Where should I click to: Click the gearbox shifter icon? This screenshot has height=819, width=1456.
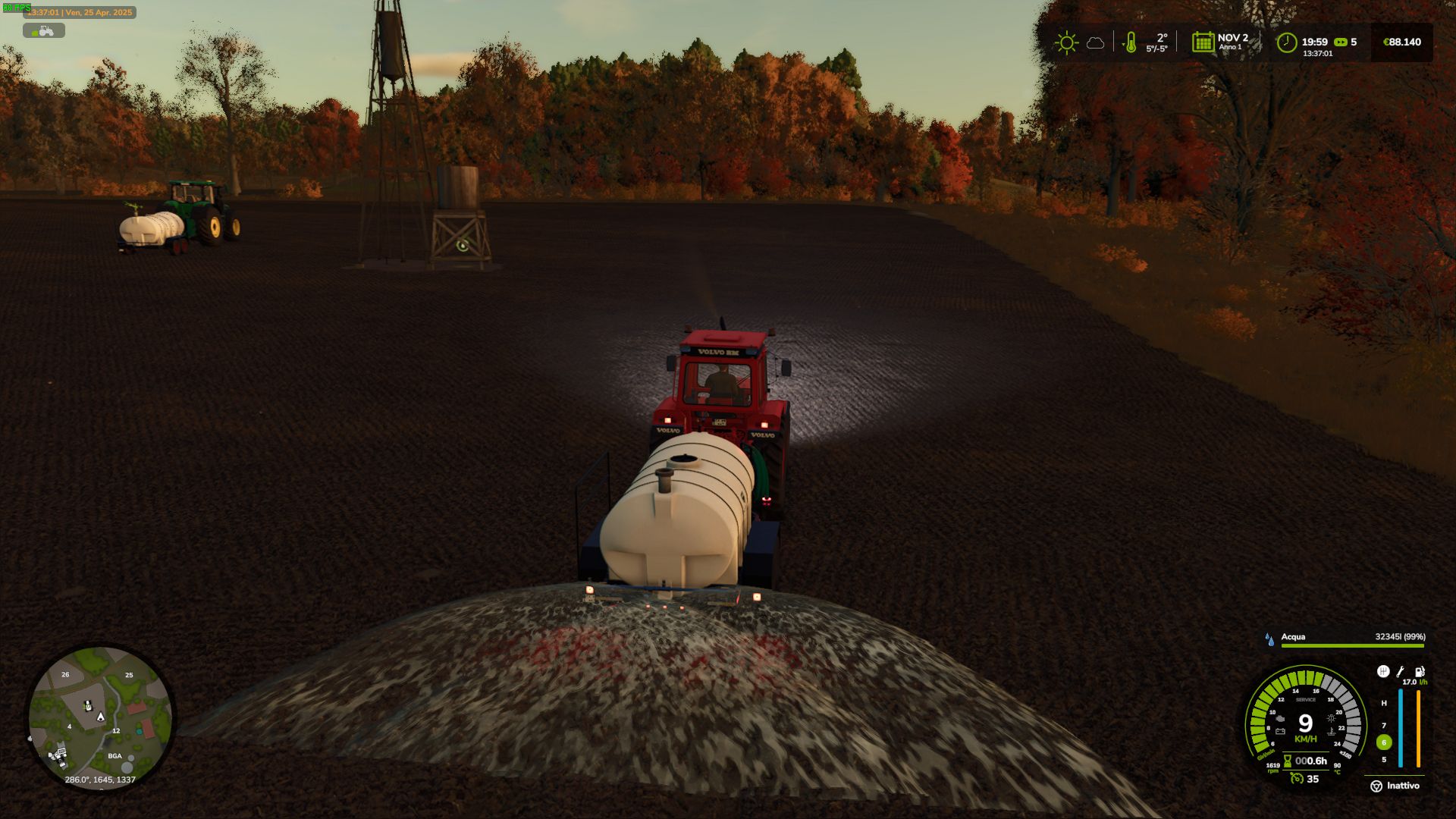tap(1383, 672)
